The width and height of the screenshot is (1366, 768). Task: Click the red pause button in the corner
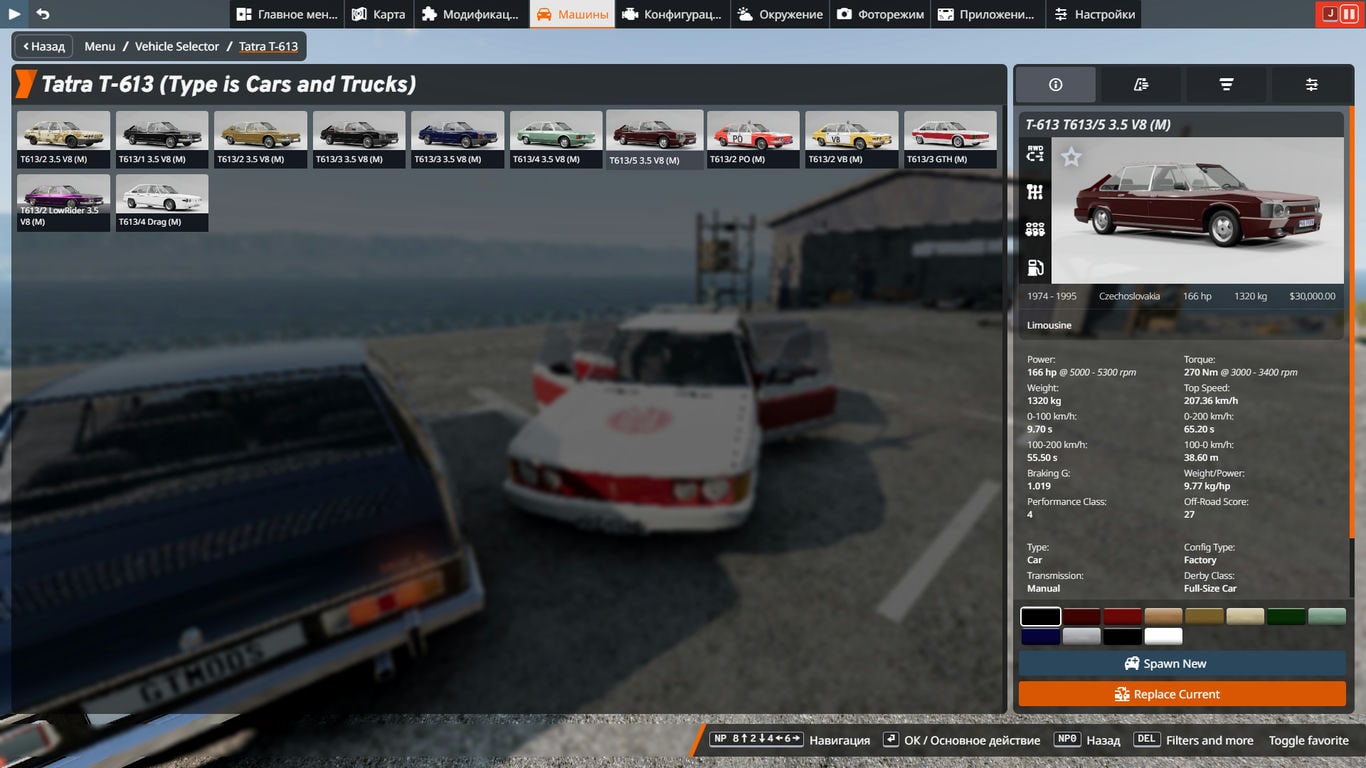(x=1349, y=14)
